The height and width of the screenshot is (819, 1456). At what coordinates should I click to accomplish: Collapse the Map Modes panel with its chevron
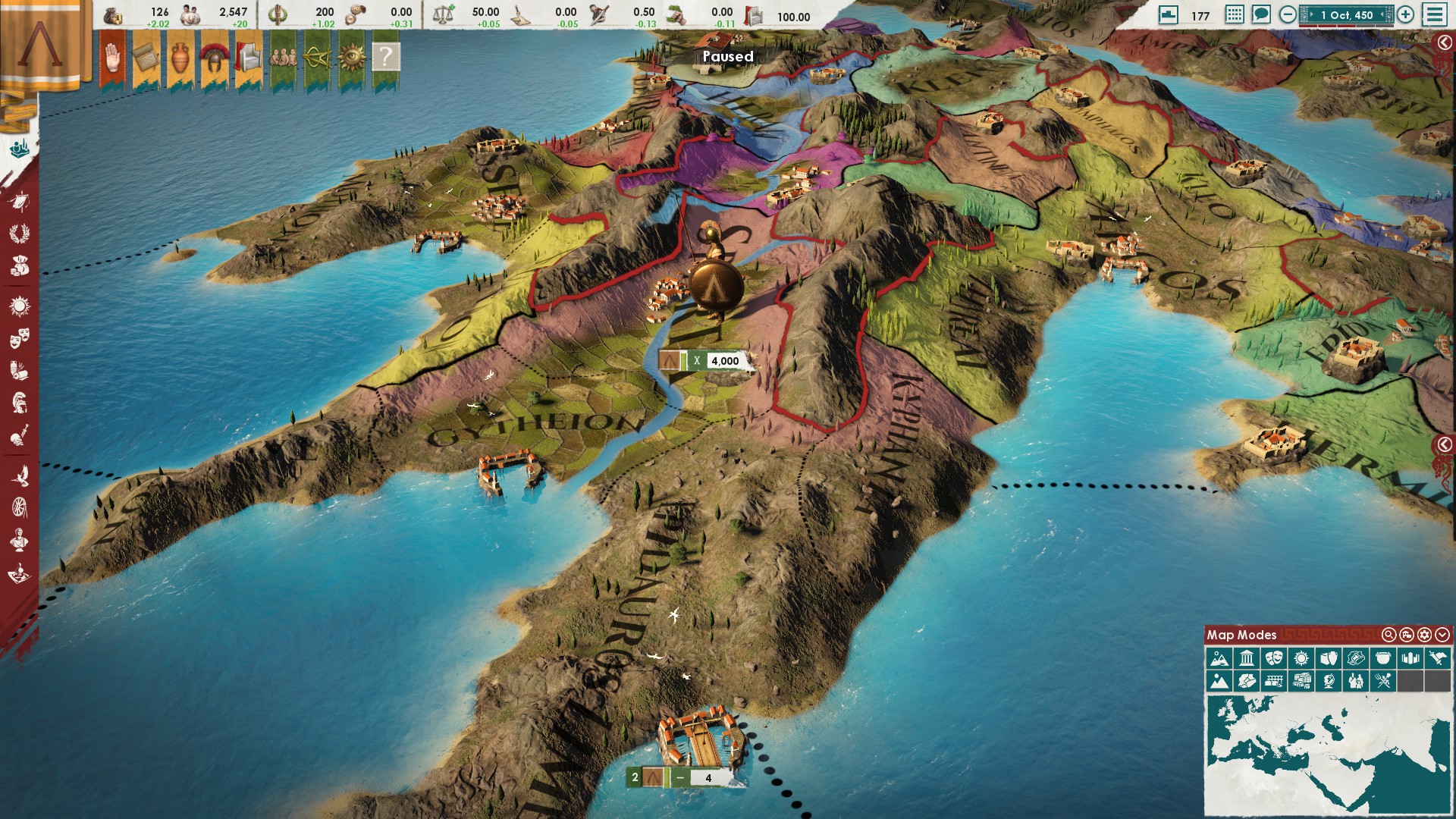pyautogui.click(x=1442, y=635)
